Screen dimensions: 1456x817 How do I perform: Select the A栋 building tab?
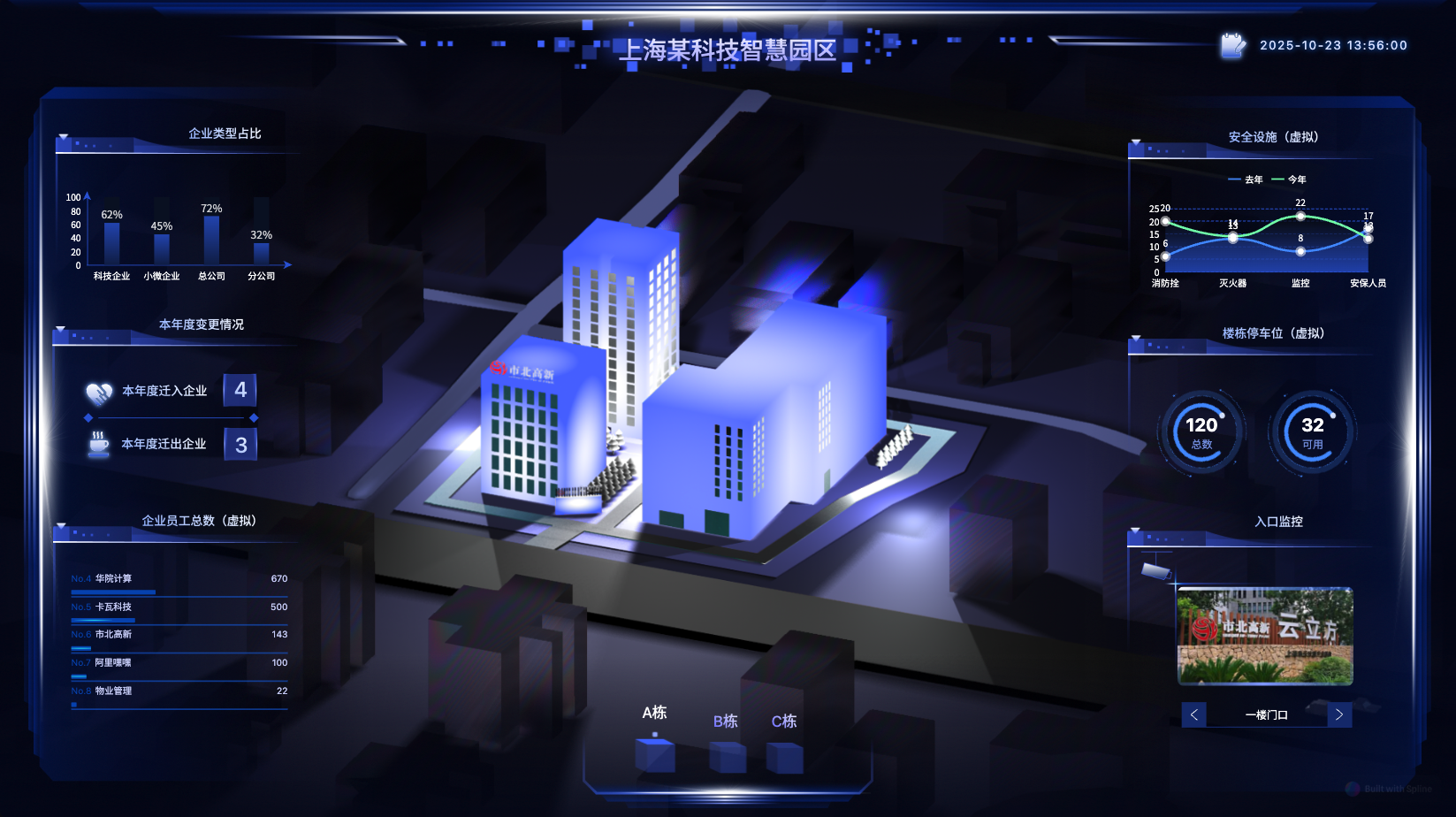pos(654,739)
